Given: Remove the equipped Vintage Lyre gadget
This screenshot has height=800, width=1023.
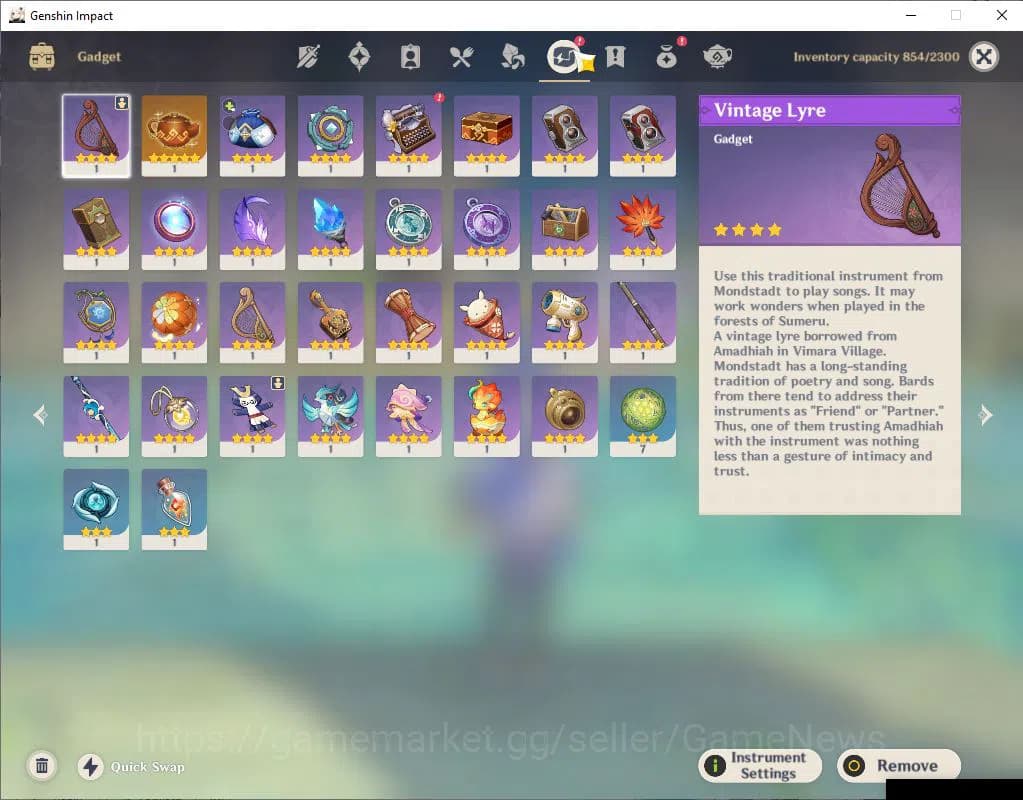Looking at the screenshot, I should [898, 766].
